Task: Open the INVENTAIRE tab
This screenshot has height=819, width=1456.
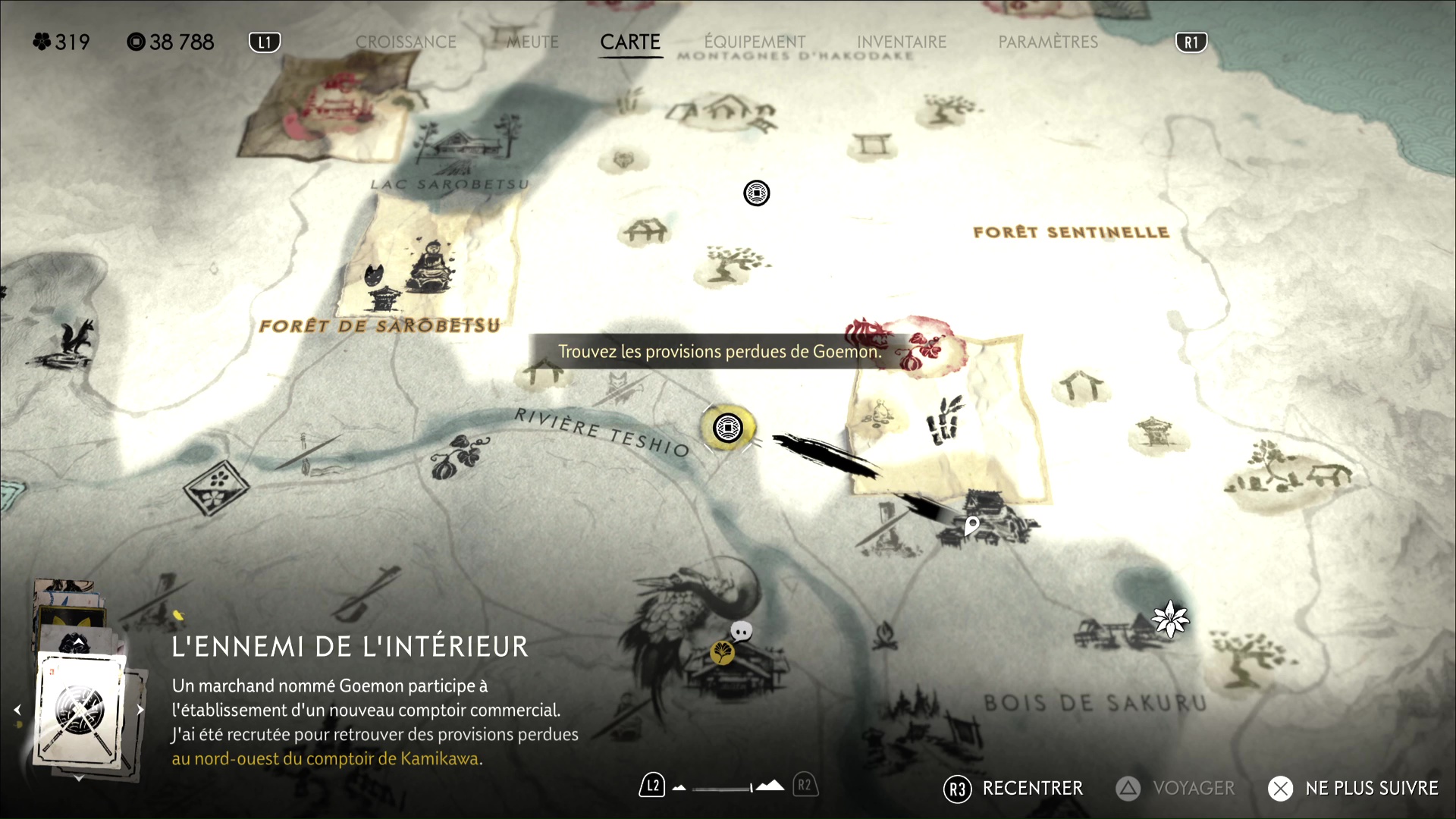Action: tap(902, 42)
